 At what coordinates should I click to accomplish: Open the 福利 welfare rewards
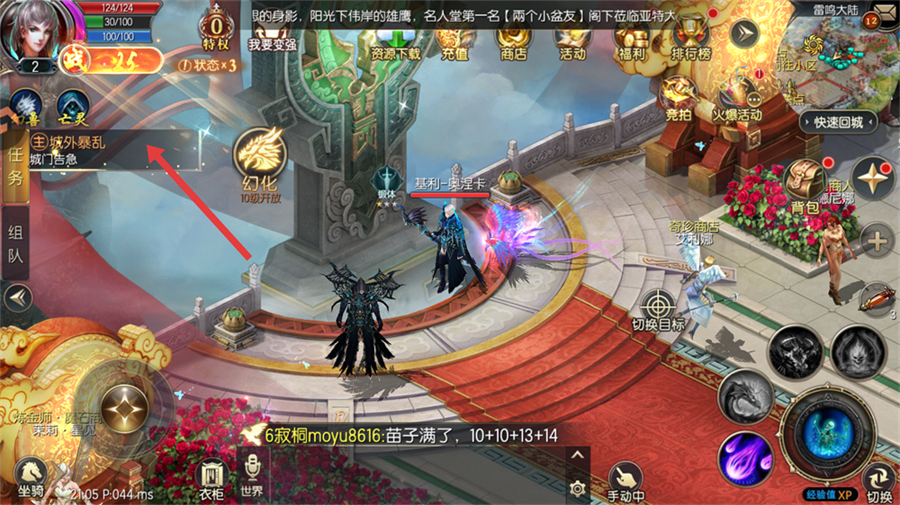[632, 43]
